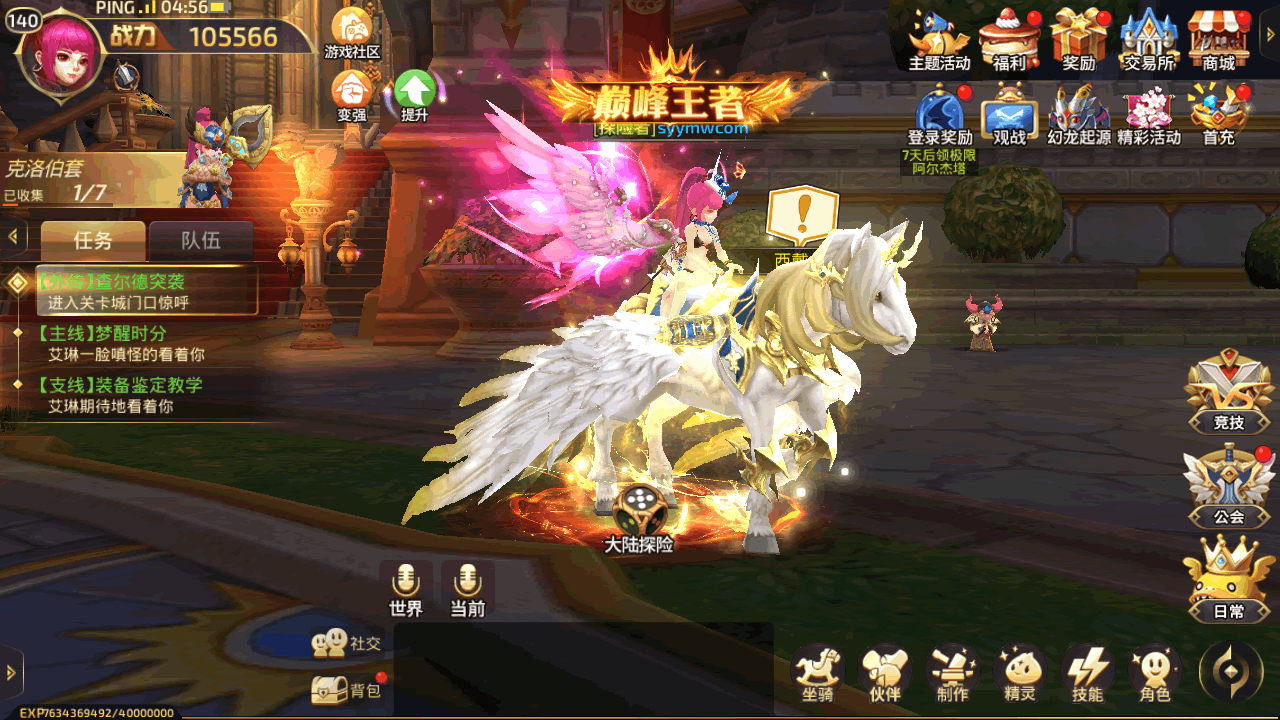Screen dimensions: 1280x720
Task: Open the 福利 welfare cake icon
Action: 1009,38
